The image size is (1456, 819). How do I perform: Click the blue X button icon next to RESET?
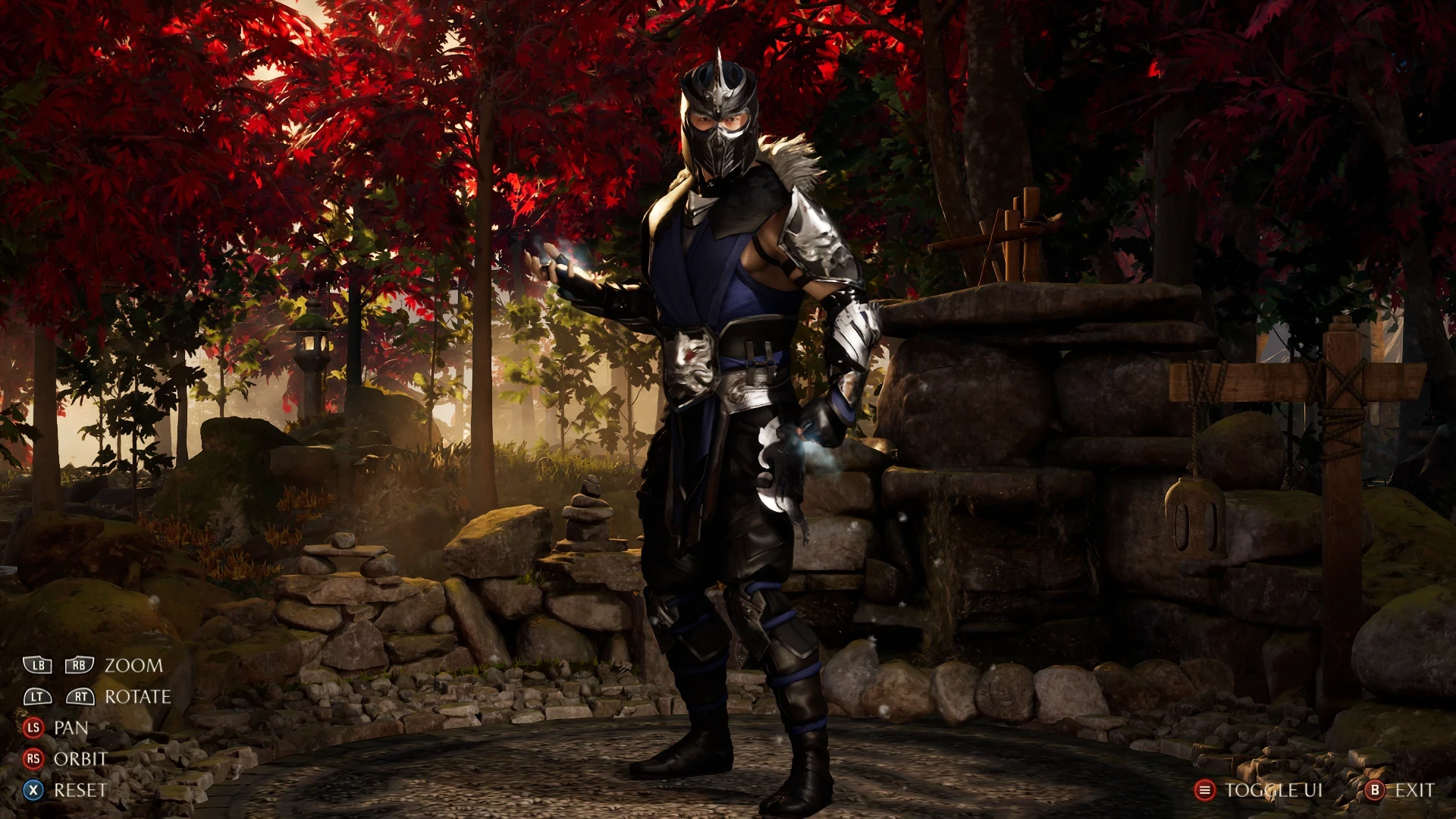pyautogui.click(x=32, y=790)
